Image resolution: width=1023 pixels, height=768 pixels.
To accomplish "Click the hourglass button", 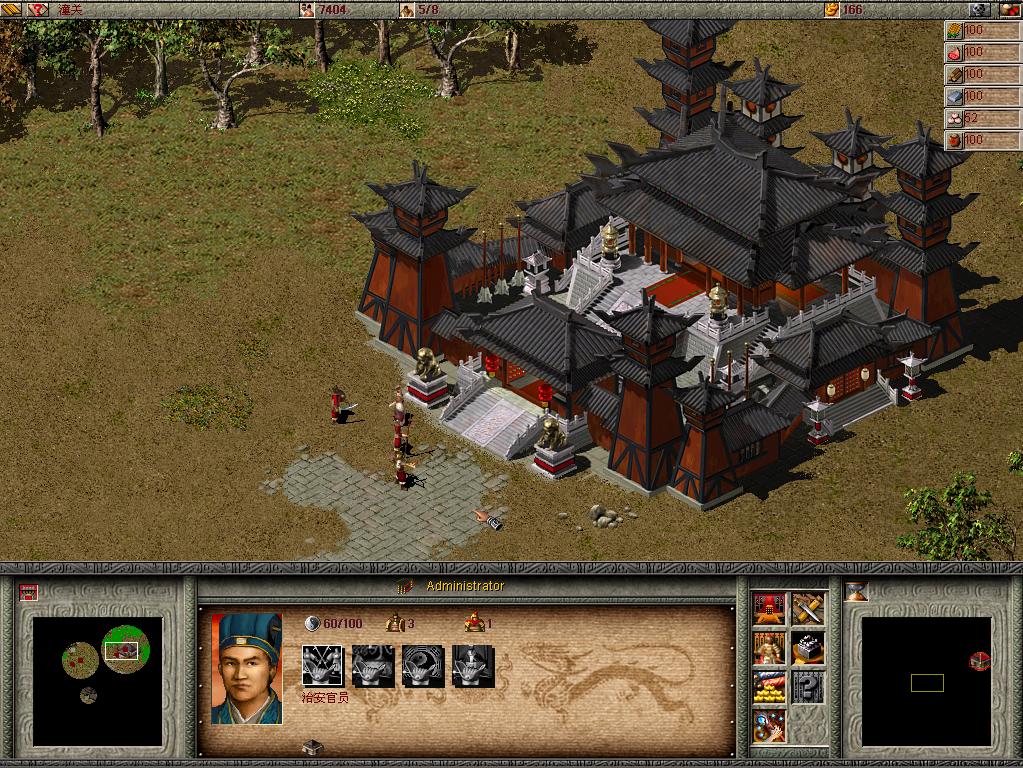I will click(856, 591).
